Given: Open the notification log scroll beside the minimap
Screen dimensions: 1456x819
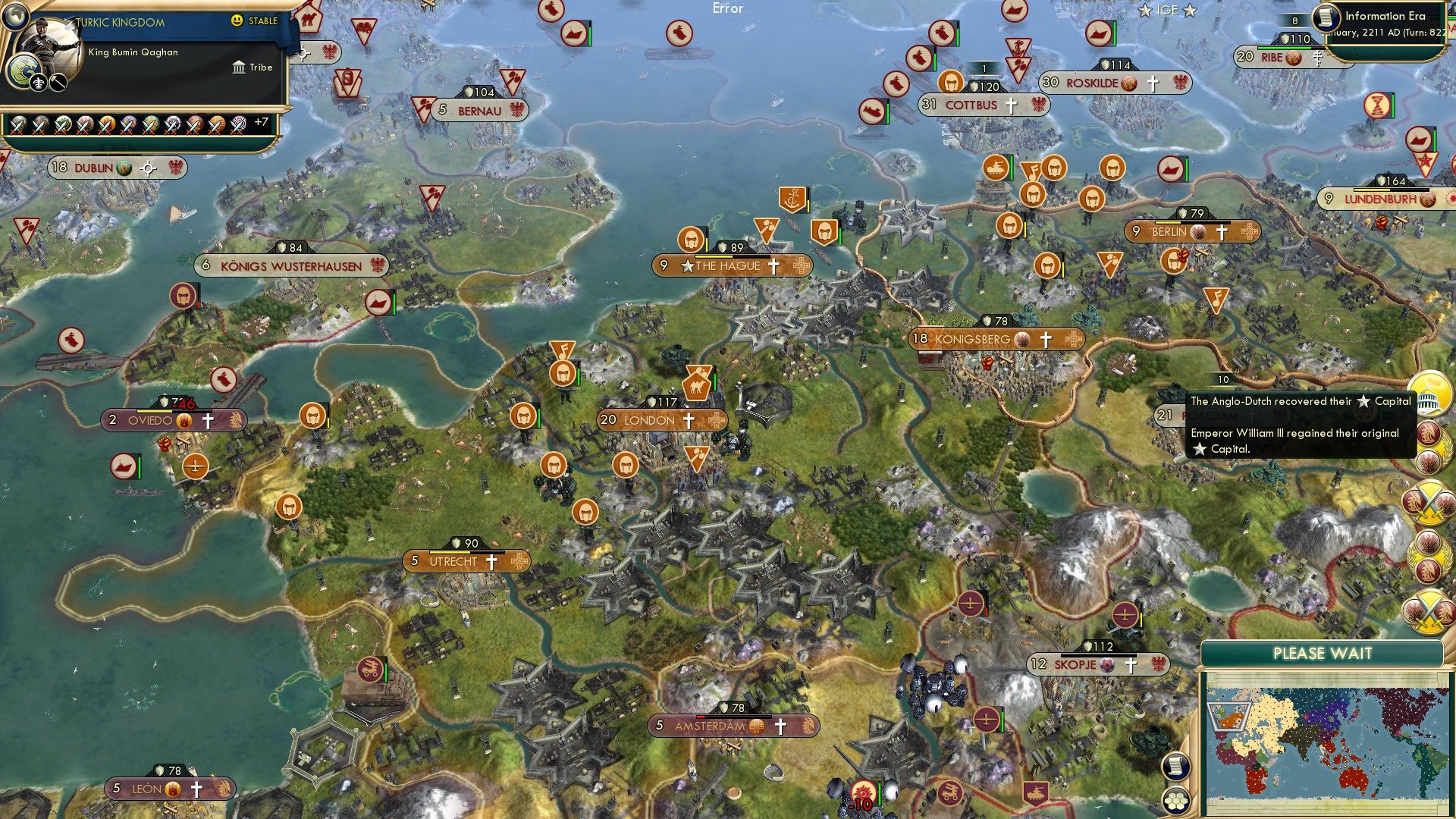Looking at the screenshot, I should [x=1175, y=767].
